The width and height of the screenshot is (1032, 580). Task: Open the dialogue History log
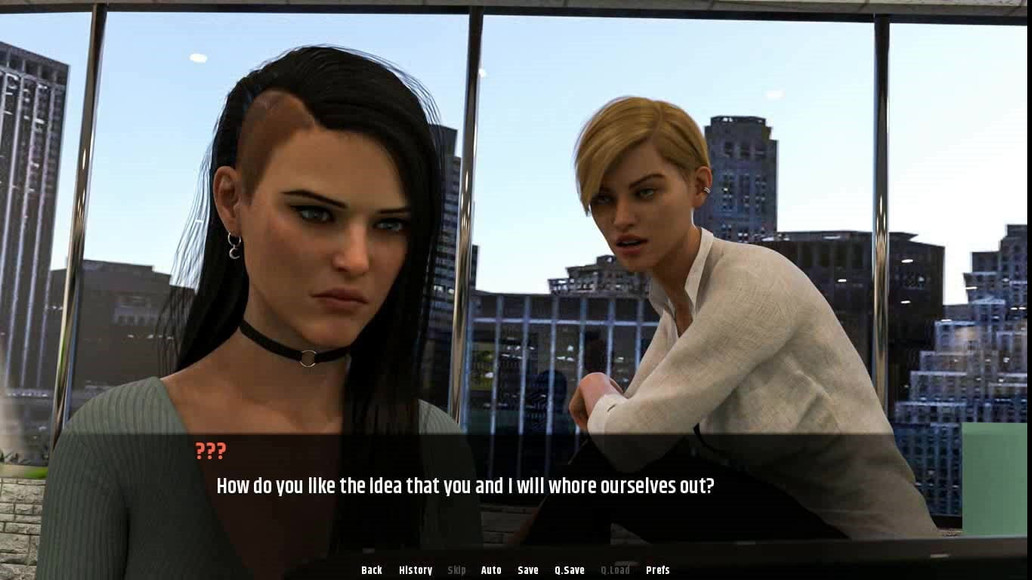tap(415, 570)
